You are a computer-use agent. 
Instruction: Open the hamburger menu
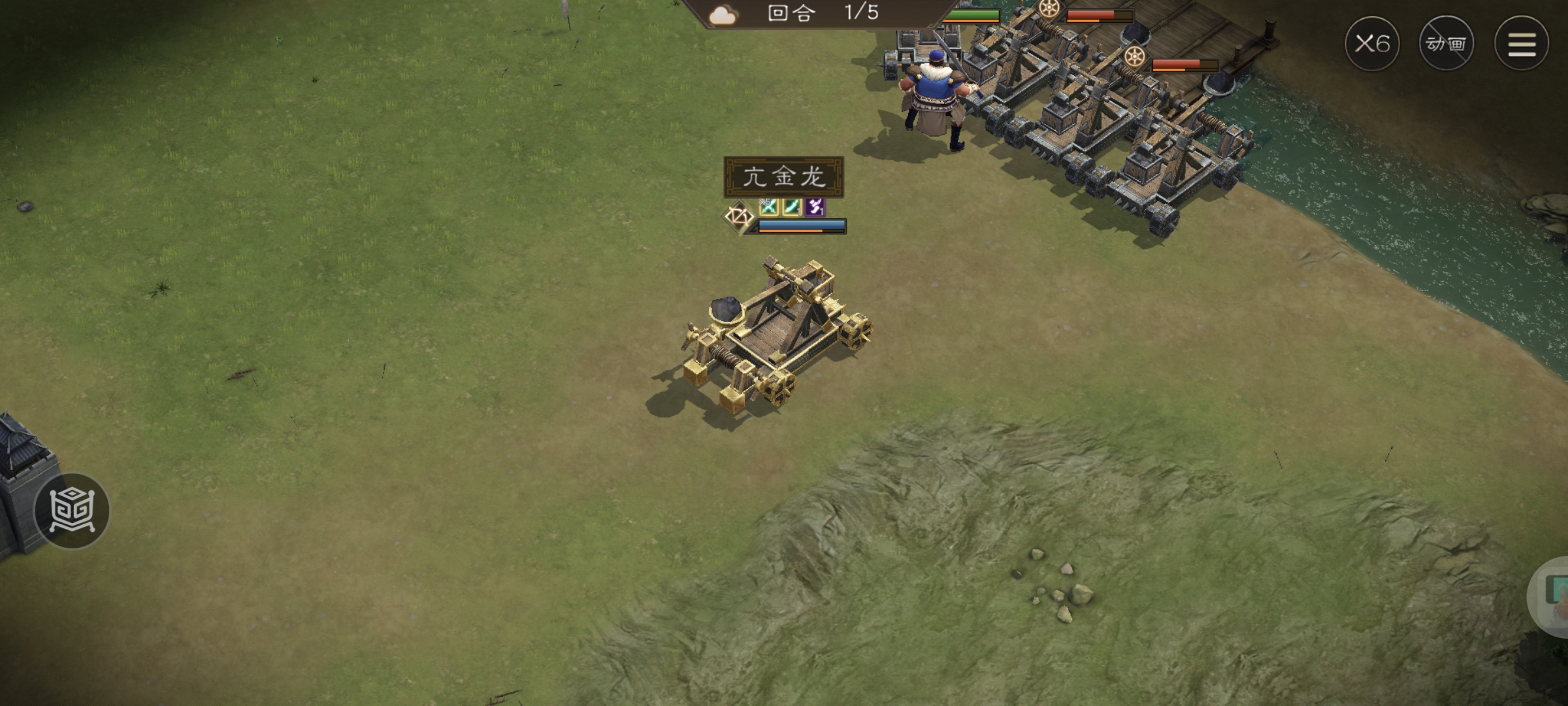(x=1522, y=44)
